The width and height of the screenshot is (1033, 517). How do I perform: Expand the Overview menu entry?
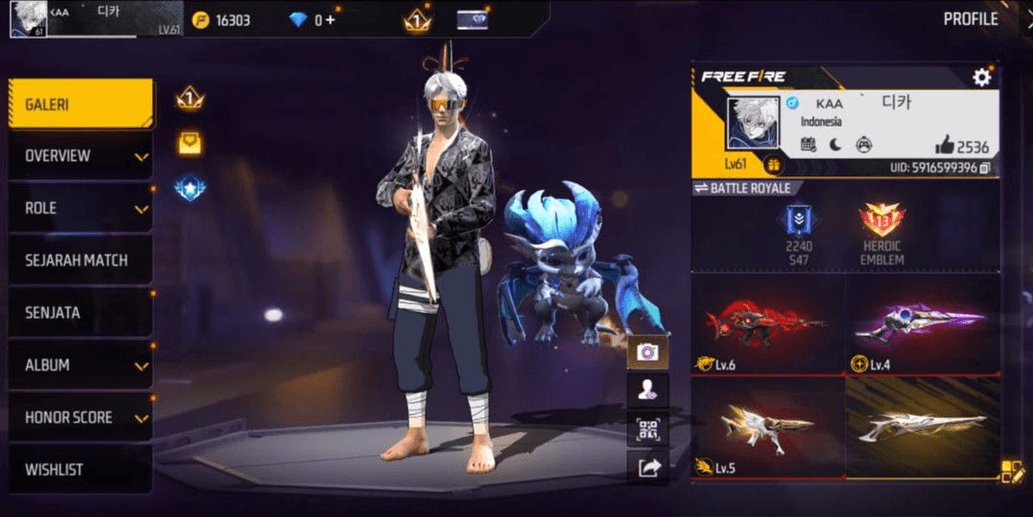click(80, 156)
